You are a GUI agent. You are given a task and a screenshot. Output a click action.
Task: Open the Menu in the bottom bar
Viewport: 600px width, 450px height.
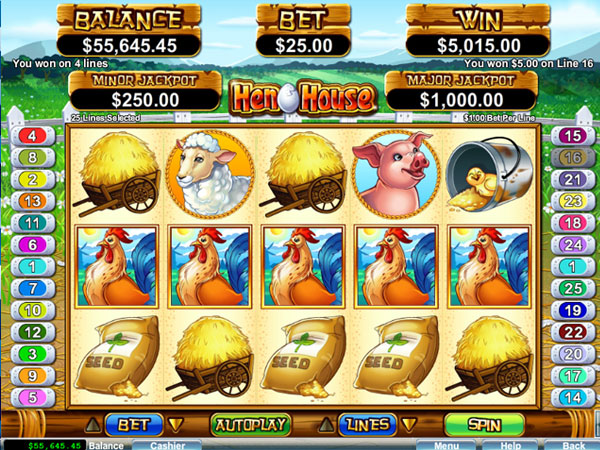point(447,445)
